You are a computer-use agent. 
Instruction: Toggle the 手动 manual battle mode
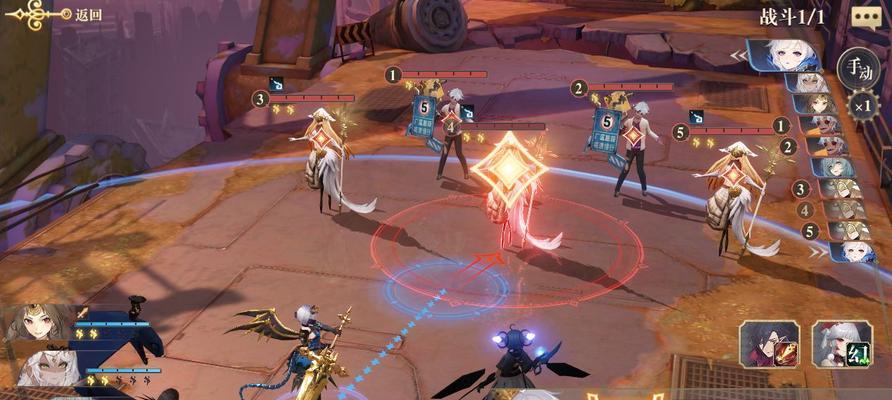point(856,67)
